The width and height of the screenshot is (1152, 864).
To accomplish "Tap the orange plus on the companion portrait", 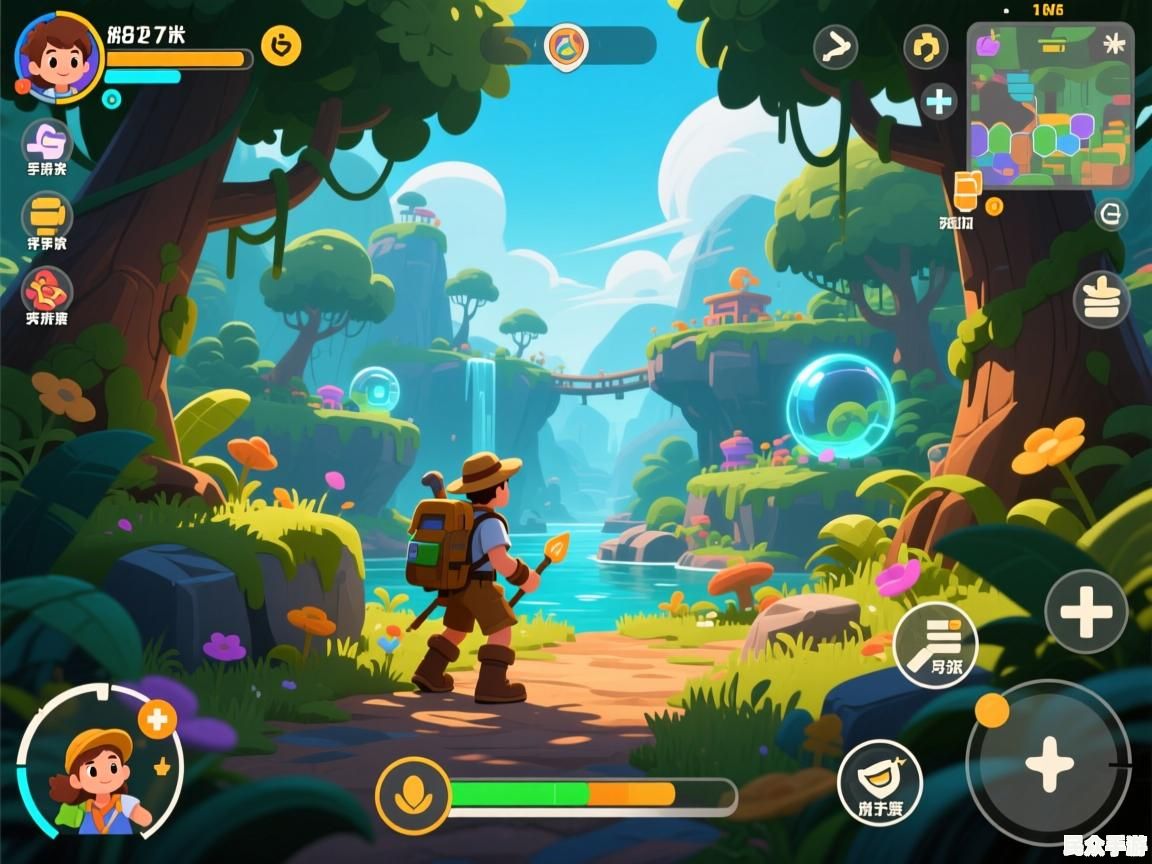I will pyautogui.click(x=157, y=719).
